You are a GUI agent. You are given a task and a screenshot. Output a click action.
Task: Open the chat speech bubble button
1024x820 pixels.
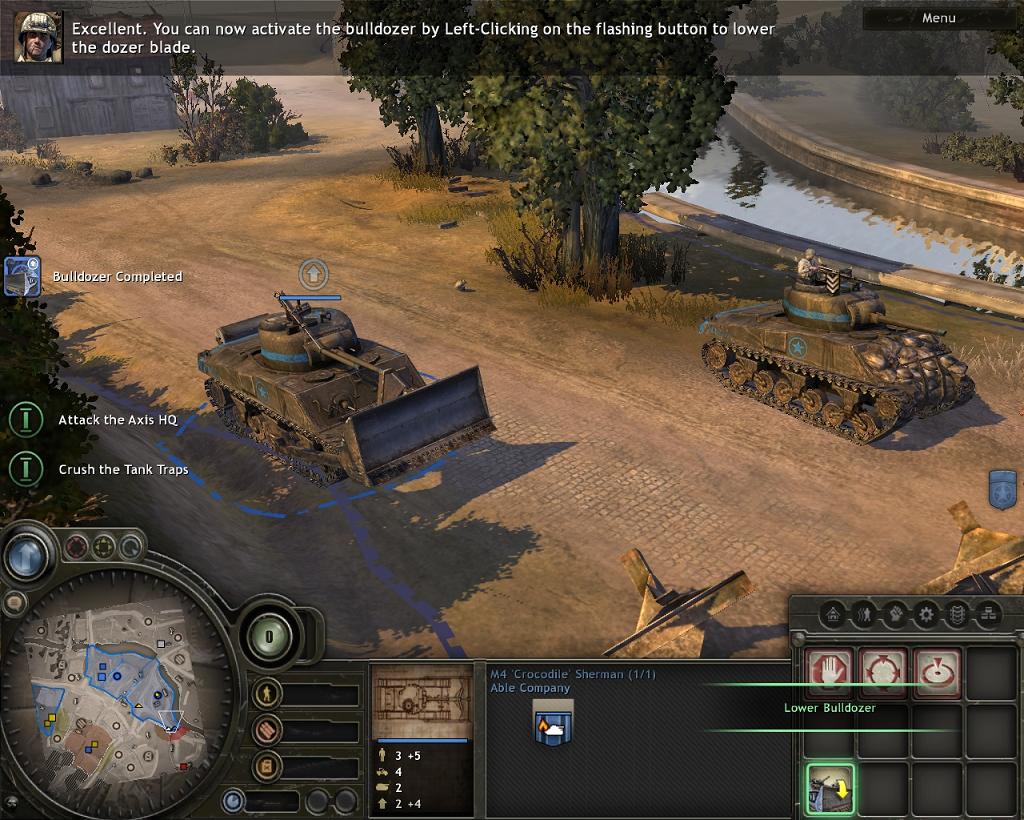click(14, 602)
